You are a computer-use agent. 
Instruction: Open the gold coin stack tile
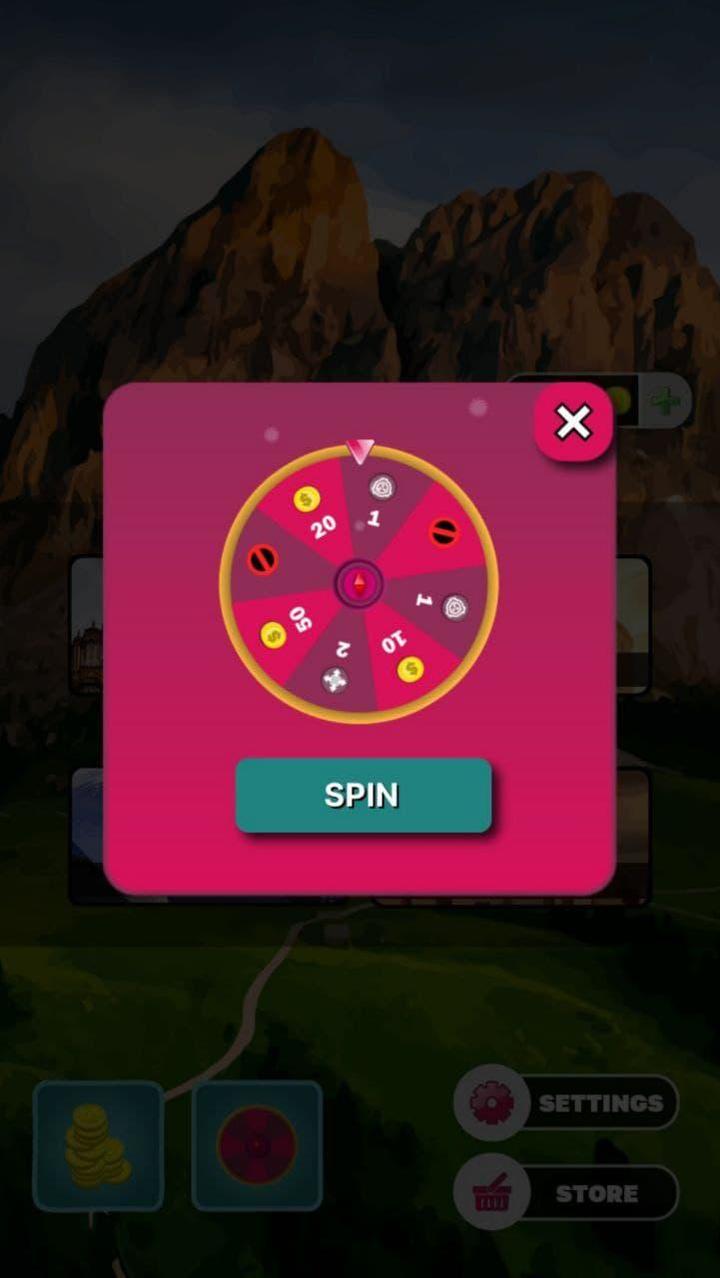point(98,1146)
